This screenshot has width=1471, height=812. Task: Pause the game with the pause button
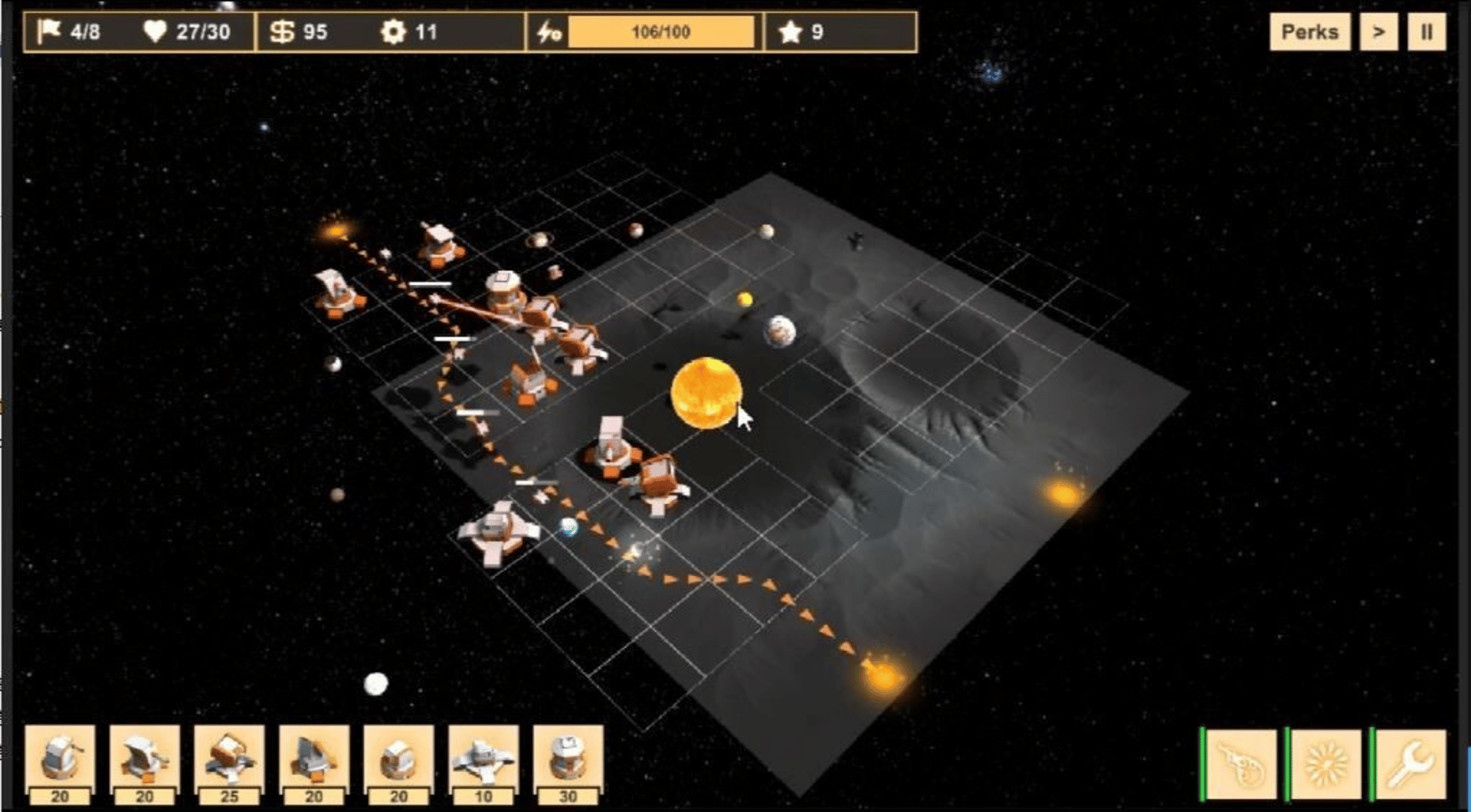point(1426,32)
